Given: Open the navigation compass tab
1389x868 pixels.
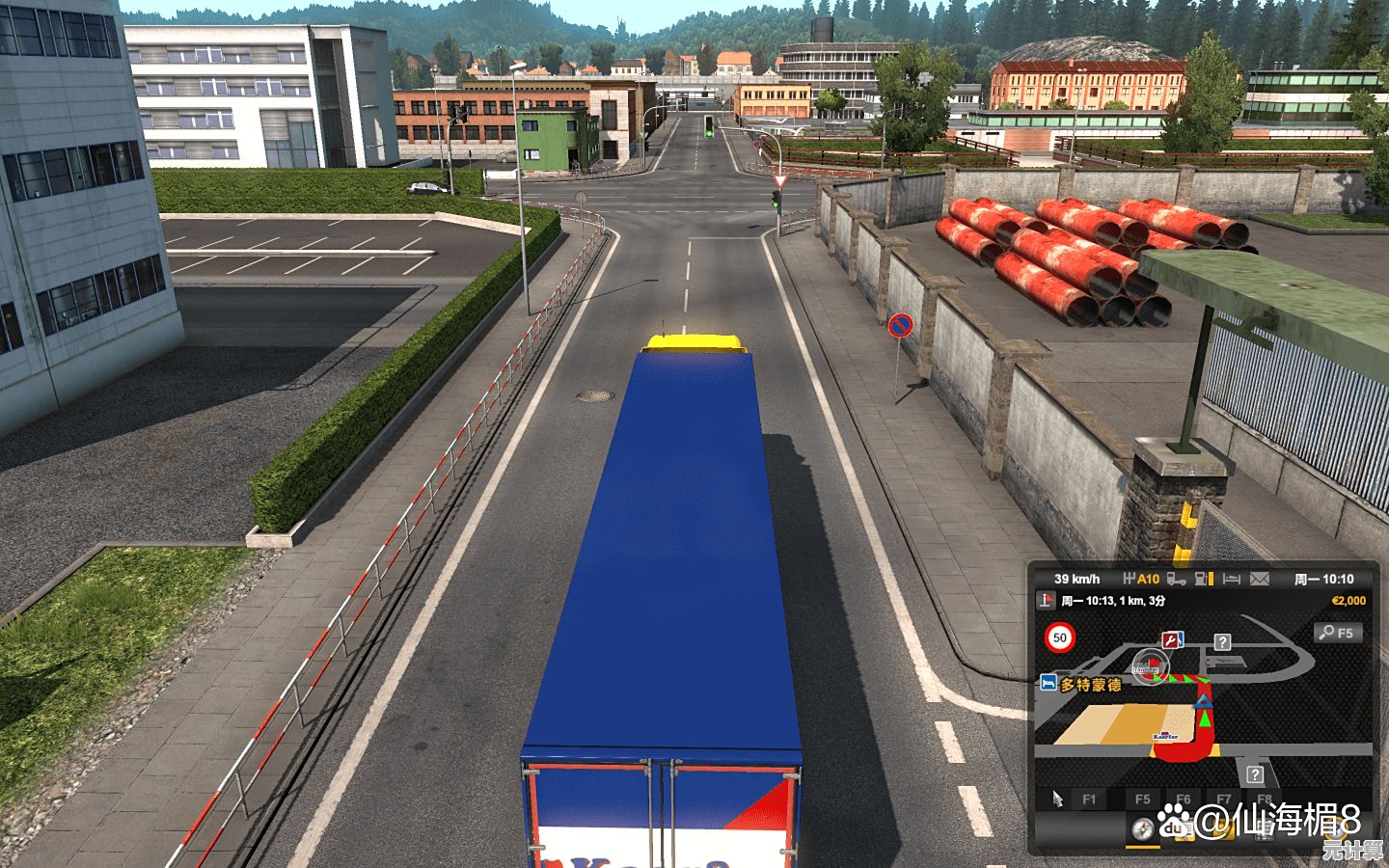Looking at the screenshot, I should [x=1142, y=829].
